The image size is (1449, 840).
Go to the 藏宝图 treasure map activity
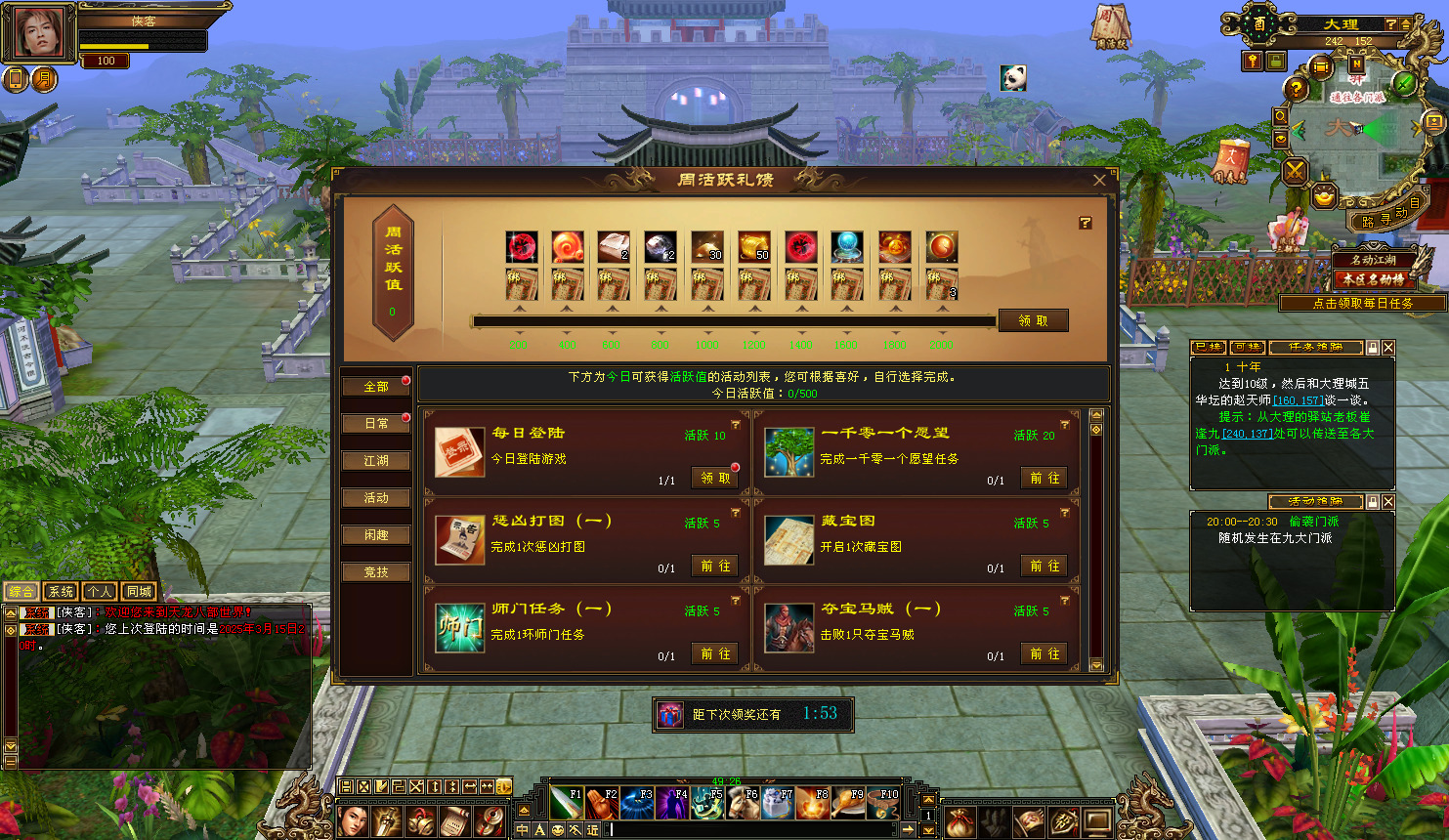1044,566
